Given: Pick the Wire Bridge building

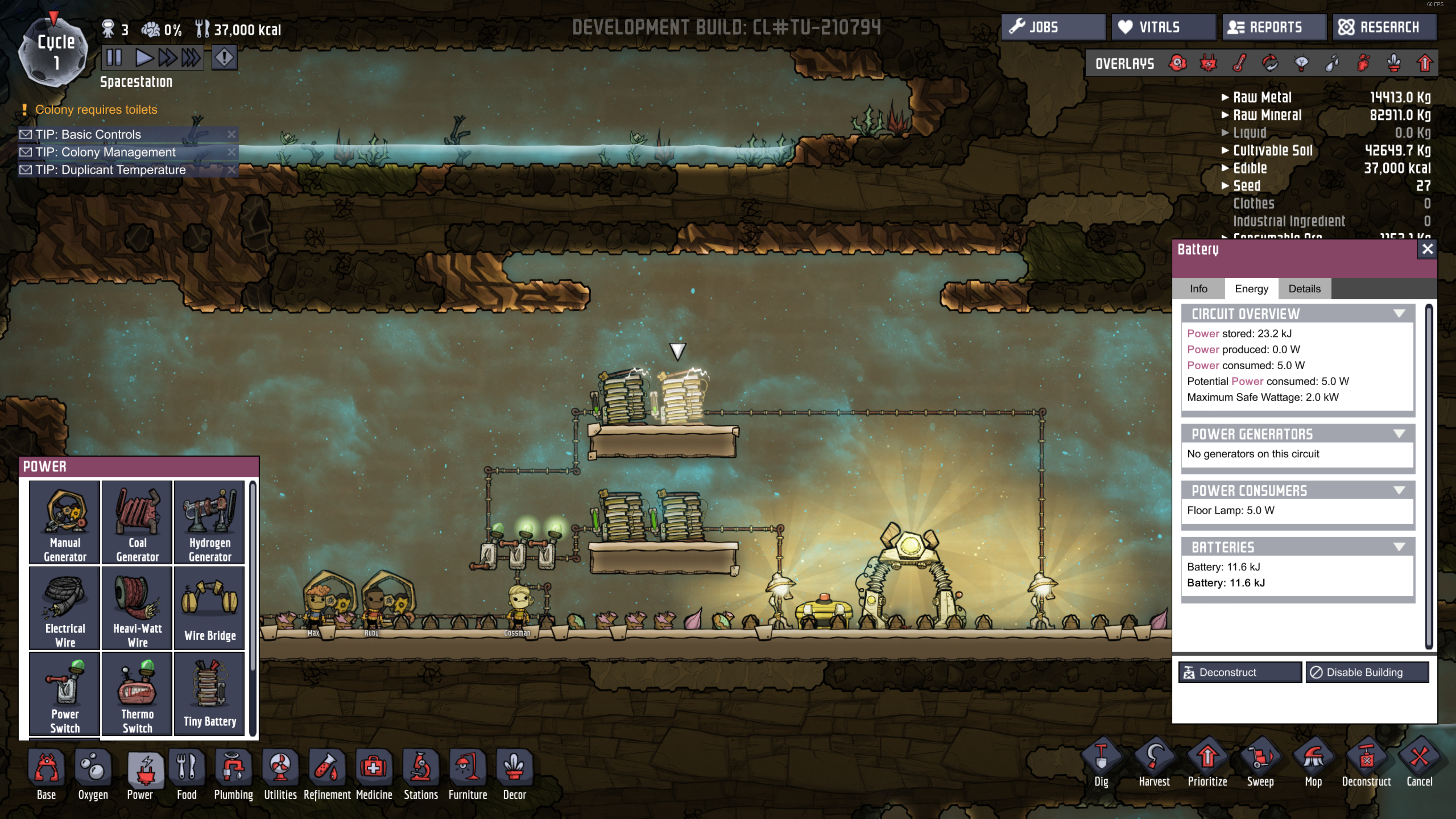Looking at the screenshot, I should coord(210,608).
